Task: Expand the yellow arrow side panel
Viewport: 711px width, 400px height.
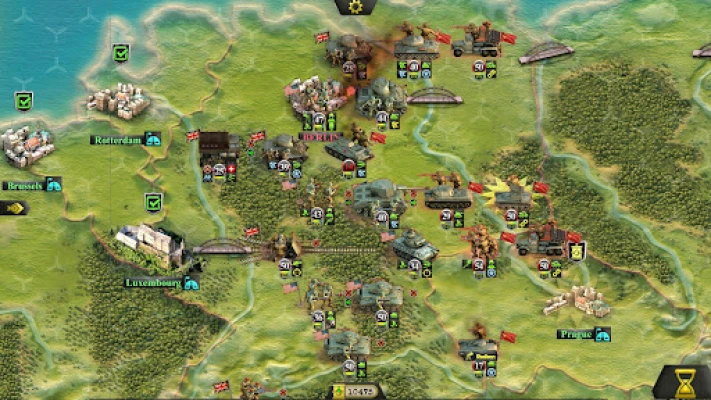Action: [13, 208]
